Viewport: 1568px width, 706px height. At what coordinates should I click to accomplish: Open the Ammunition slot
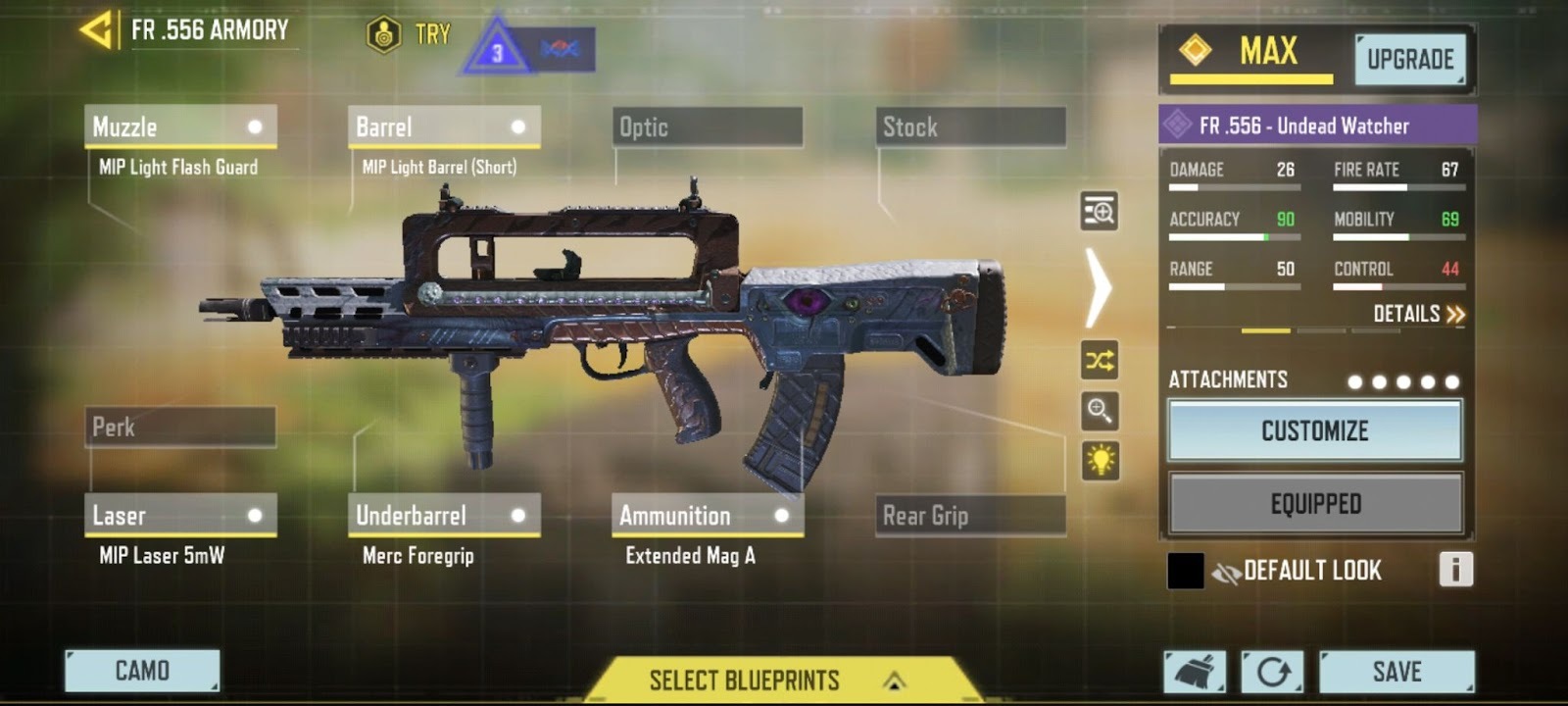pos(707,516)
